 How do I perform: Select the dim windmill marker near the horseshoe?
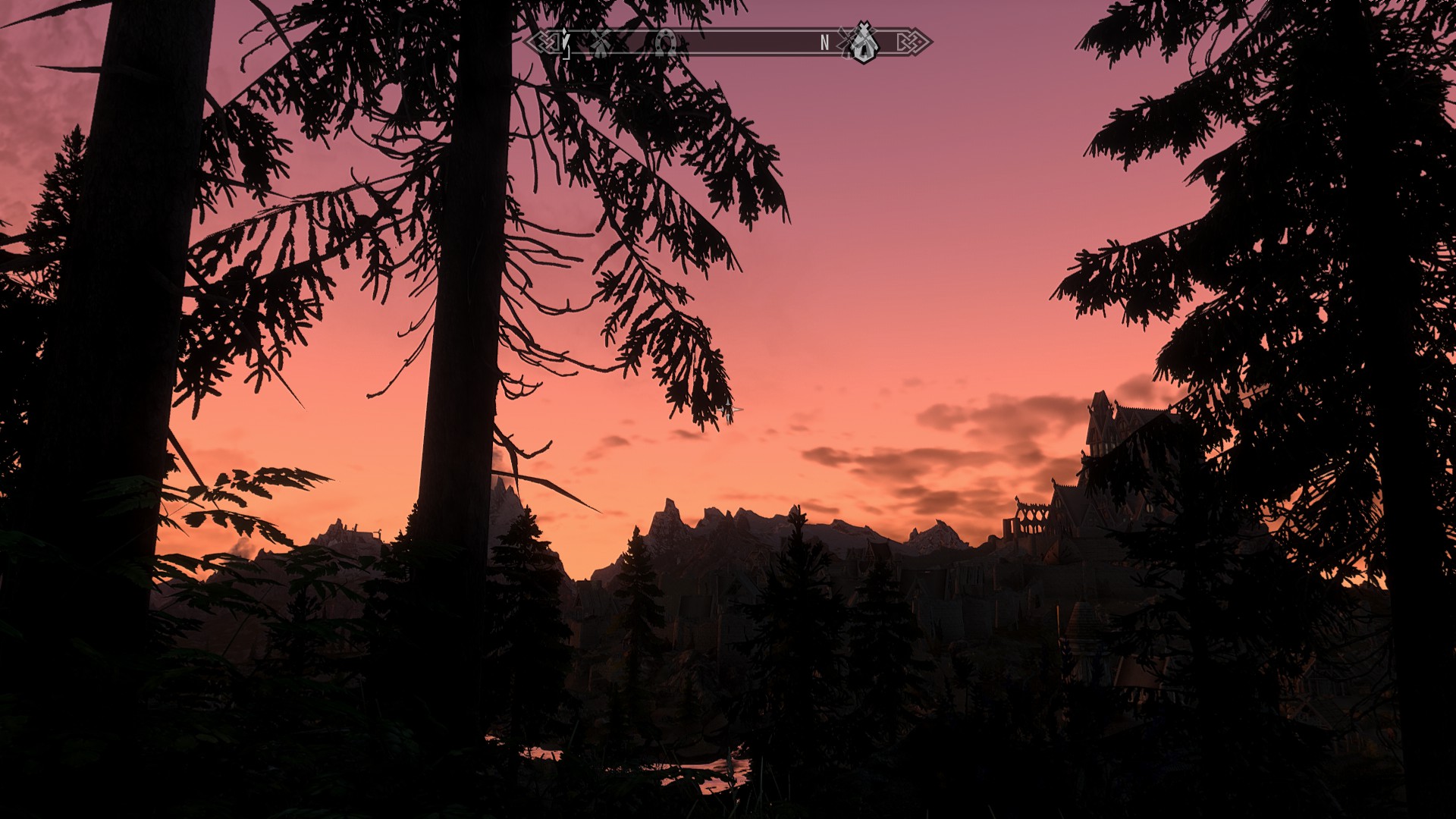[601, 43]
